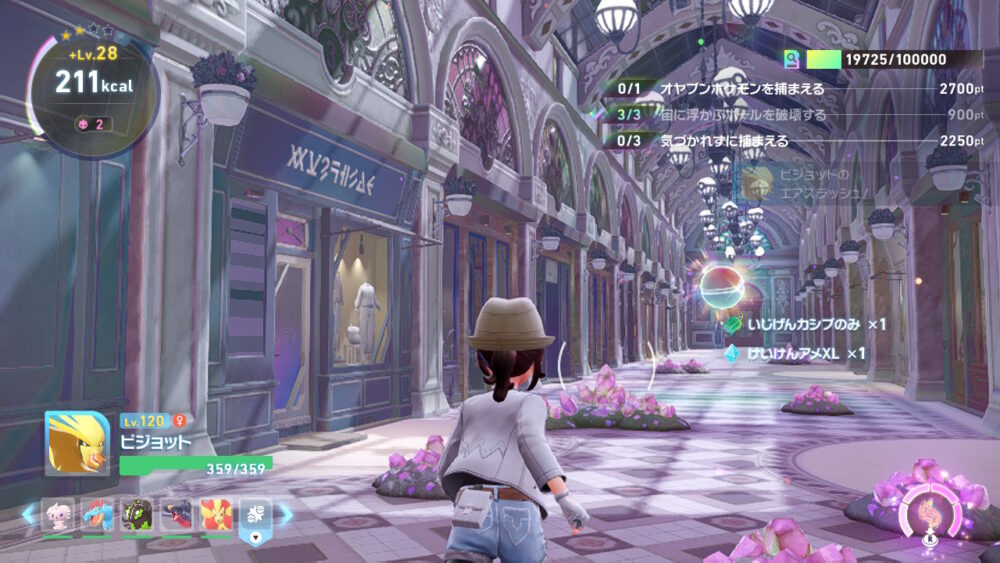The width and height of the screenshot is (1000, 563).
Task: Cycle party with the right arrow
Action: [x=286, y=514]
